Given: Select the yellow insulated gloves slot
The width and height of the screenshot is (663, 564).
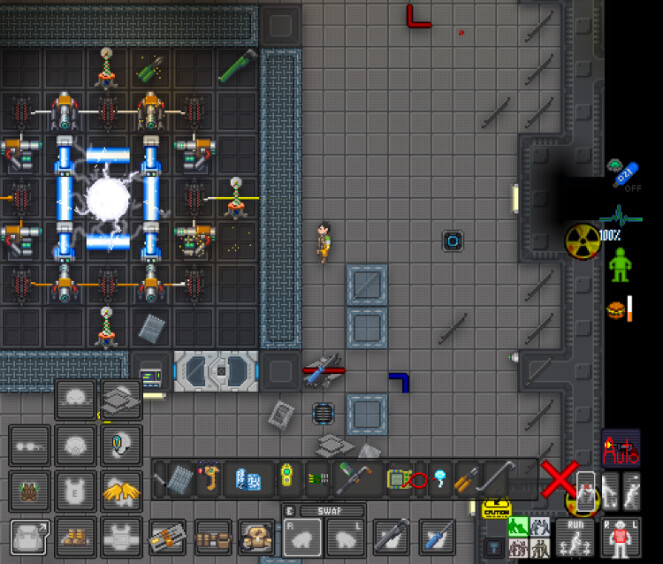Looking at the screenshot, I should [120, 489].
